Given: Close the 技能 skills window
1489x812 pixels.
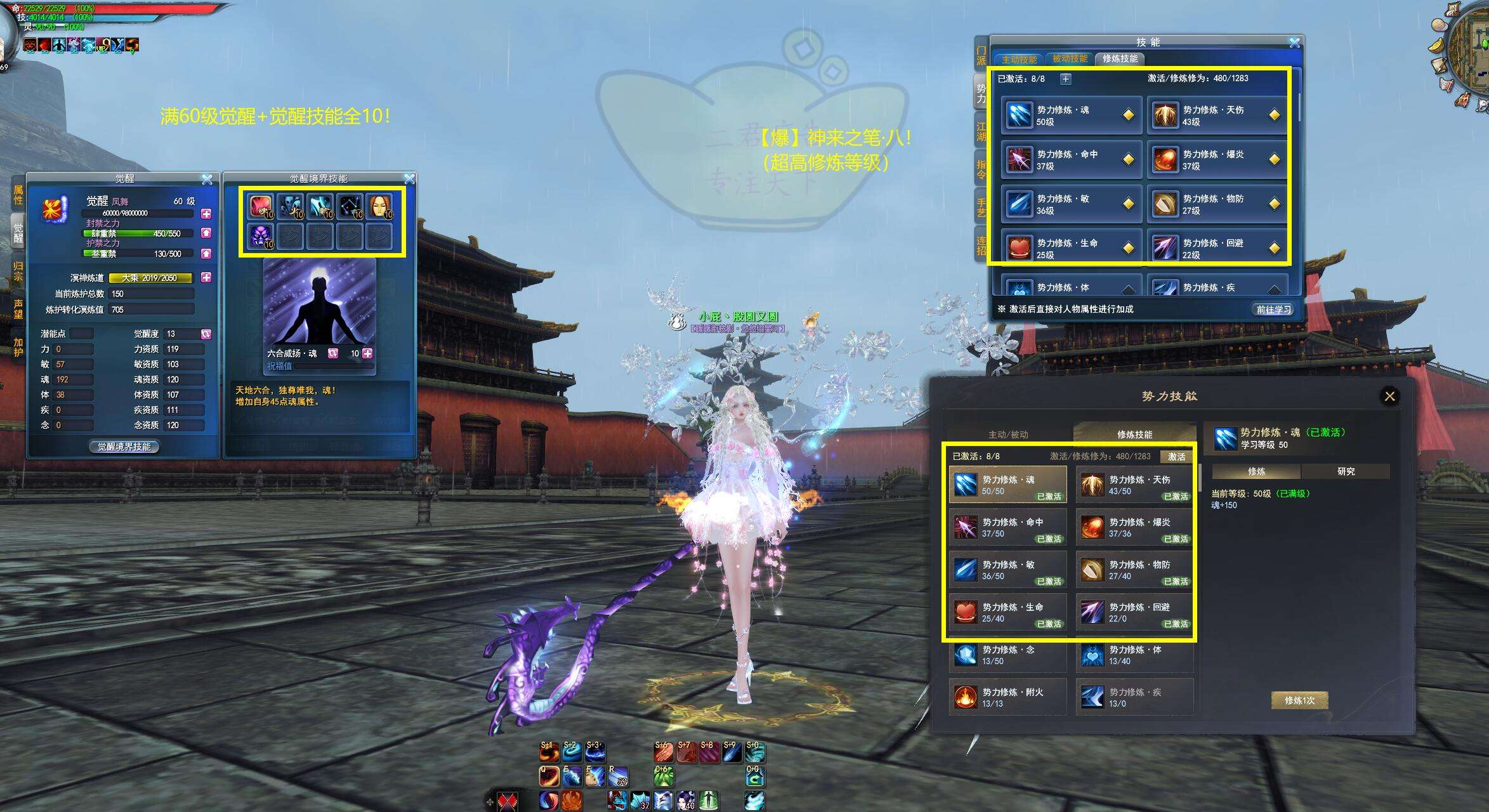Looking at the screenshot, I should tap(1294, 43).
